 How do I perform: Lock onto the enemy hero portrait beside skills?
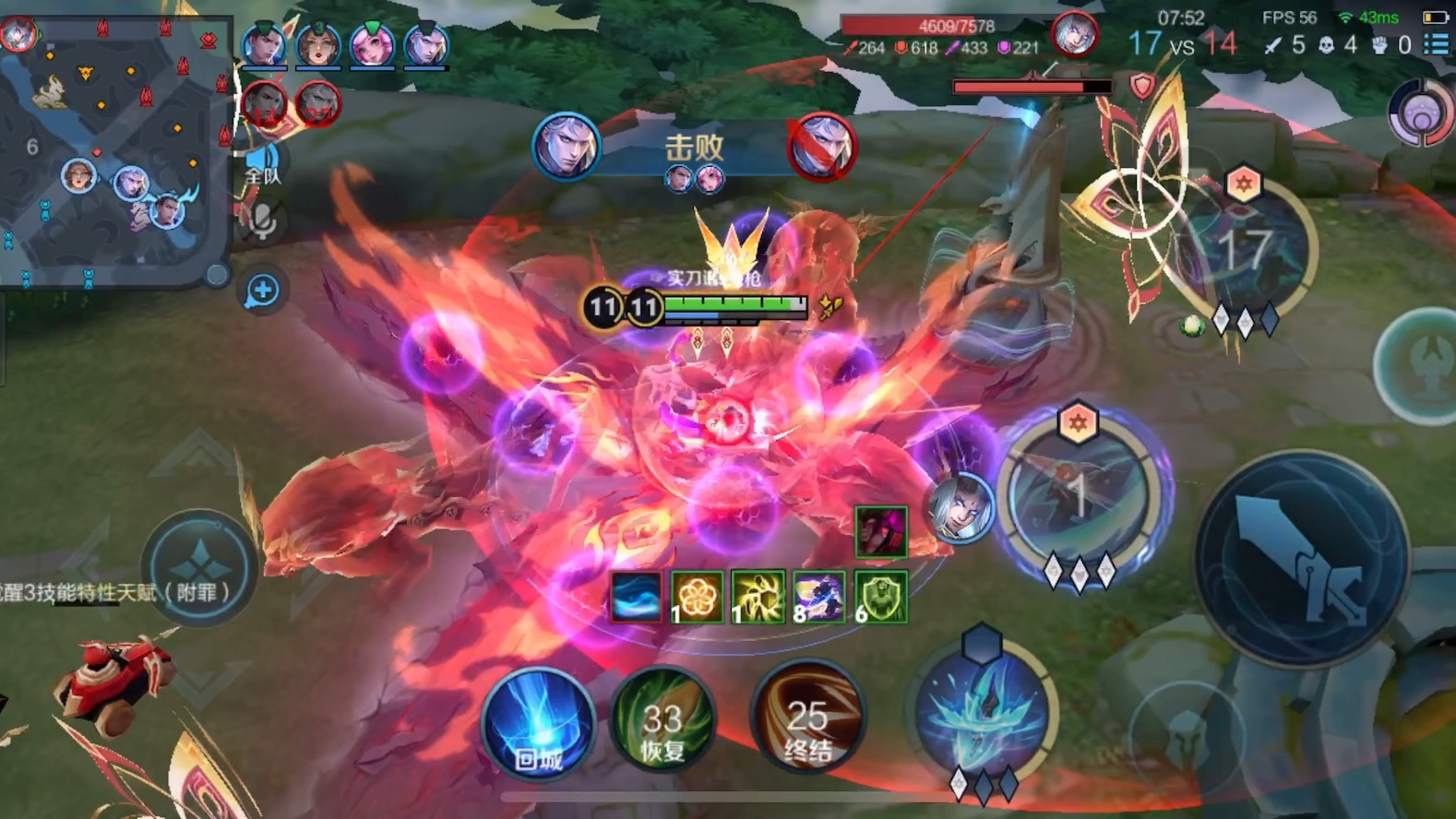pyautogui.click(x=960, y=506)
